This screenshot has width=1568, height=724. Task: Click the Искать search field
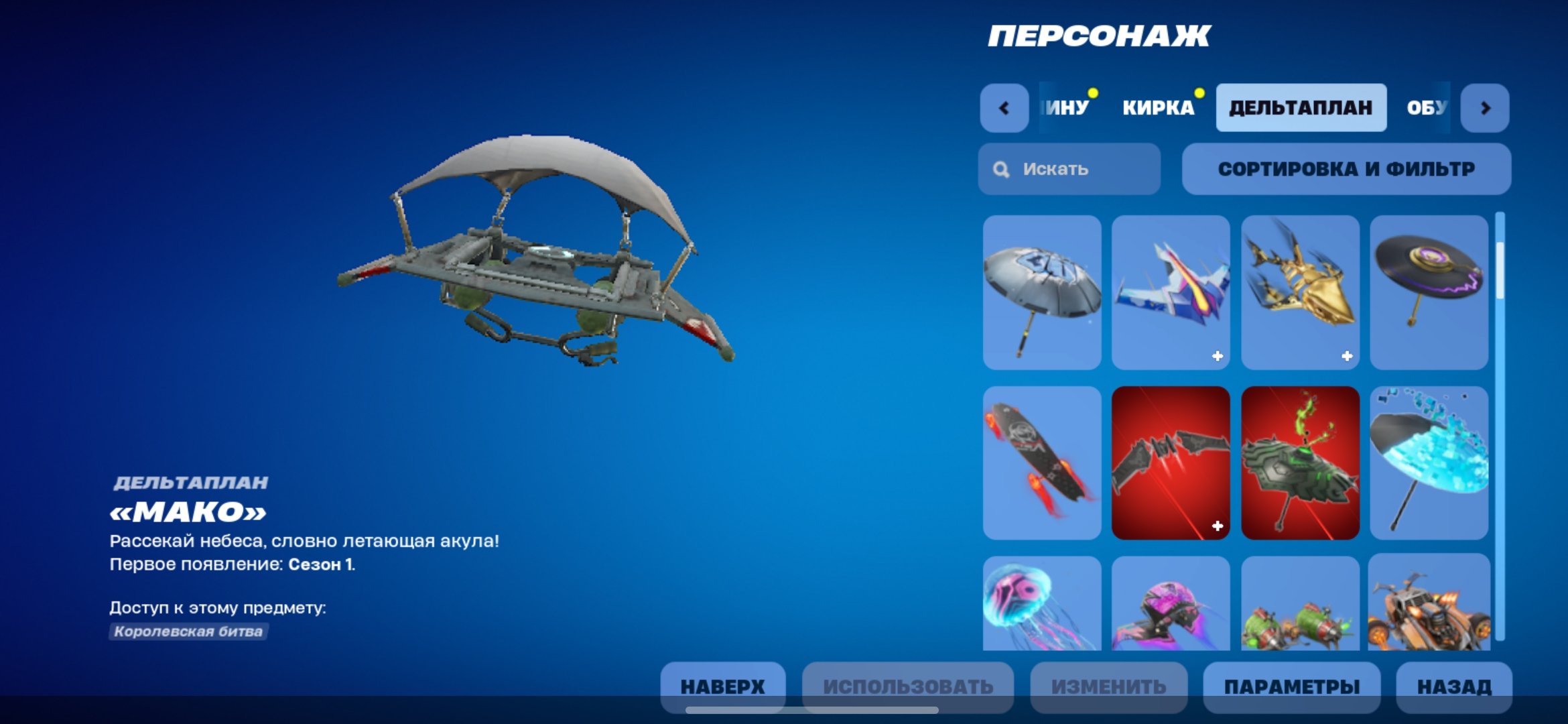tap(1069, 169)
